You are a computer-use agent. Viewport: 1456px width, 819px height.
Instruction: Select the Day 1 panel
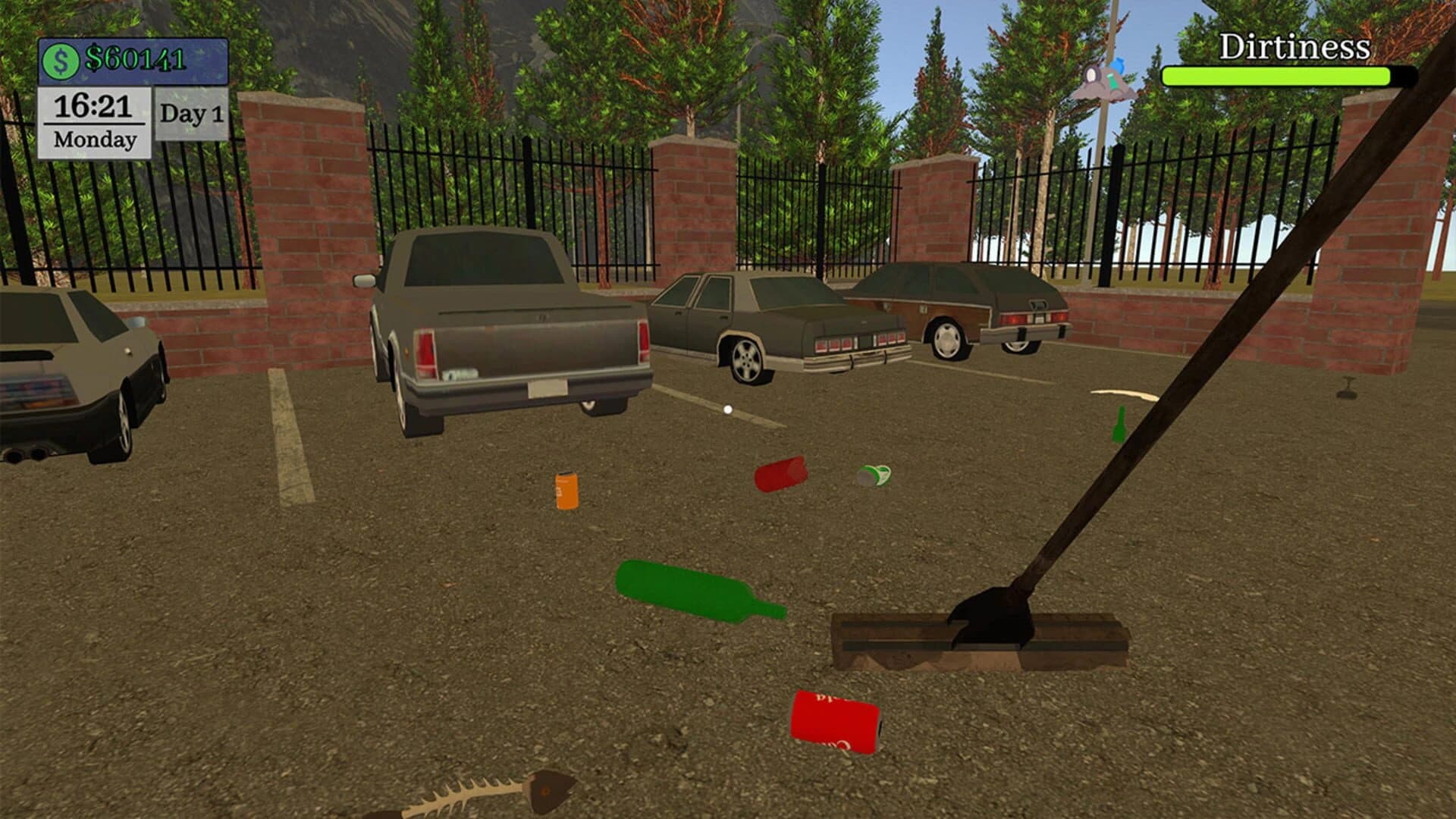pyautogui.click(x=190, y=114)
